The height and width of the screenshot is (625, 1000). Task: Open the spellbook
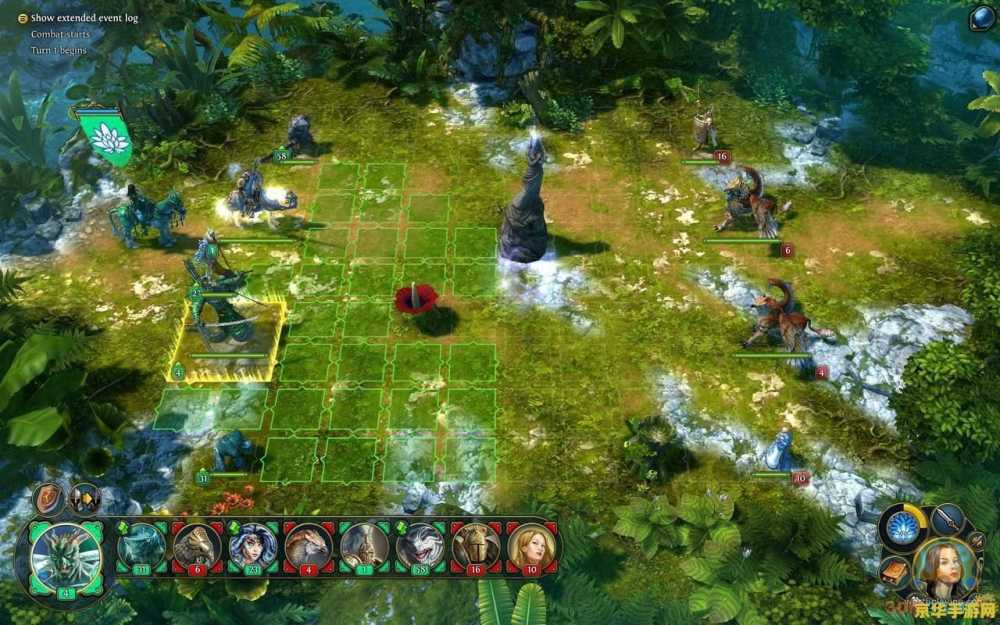894,572
